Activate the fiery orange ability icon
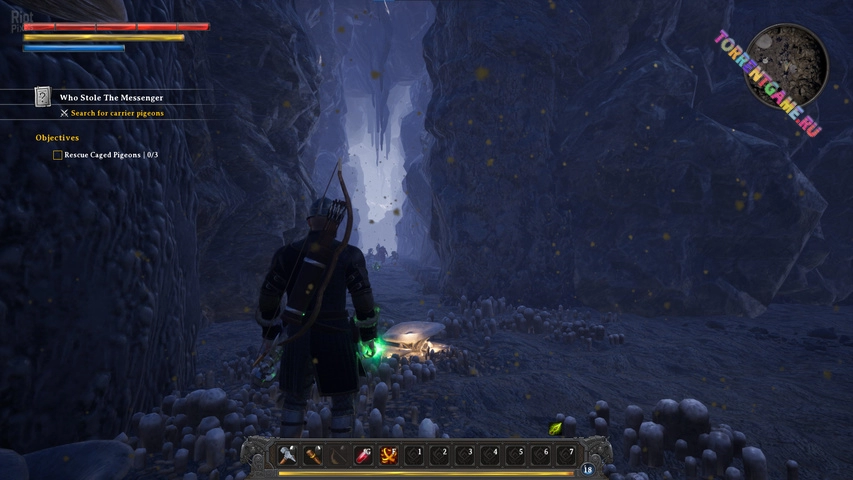The width and height of the screenshot is (853, 480). click(x=389, y=454)
